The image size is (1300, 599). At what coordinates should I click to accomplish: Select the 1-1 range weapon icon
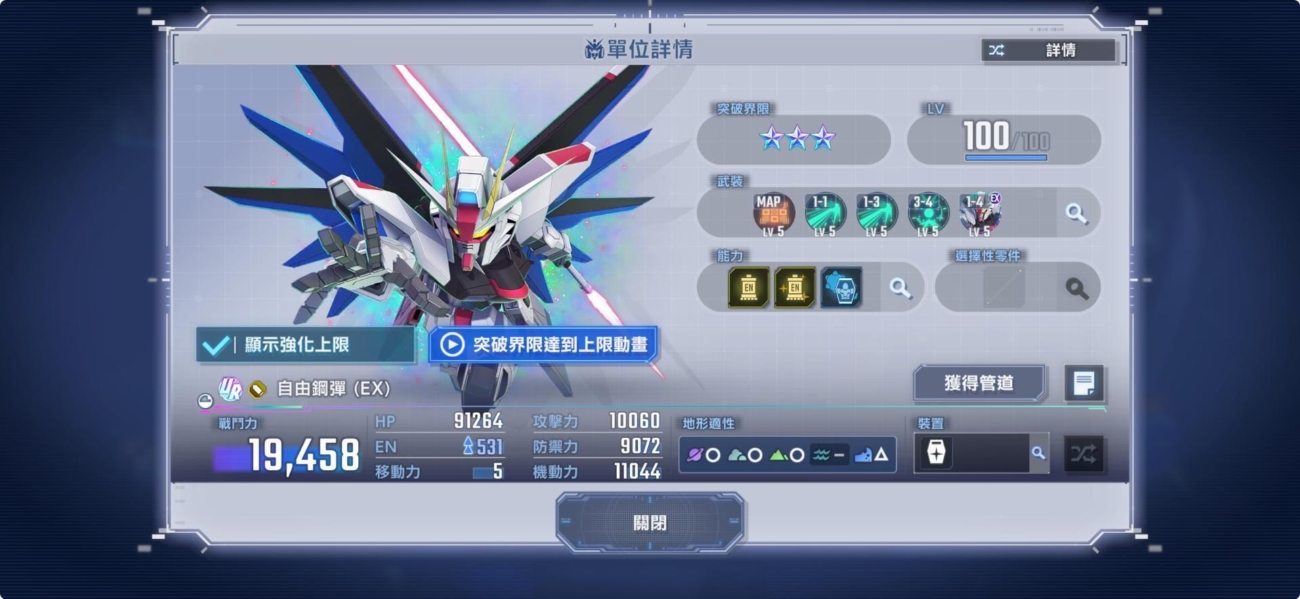825,213
